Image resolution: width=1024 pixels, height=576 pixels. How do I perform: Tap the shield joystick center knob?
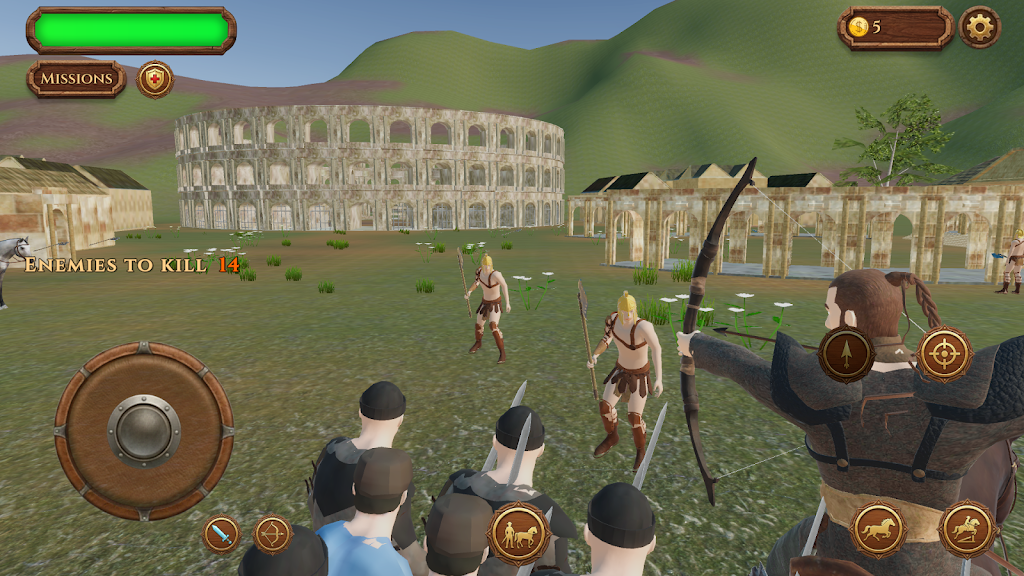144,431
